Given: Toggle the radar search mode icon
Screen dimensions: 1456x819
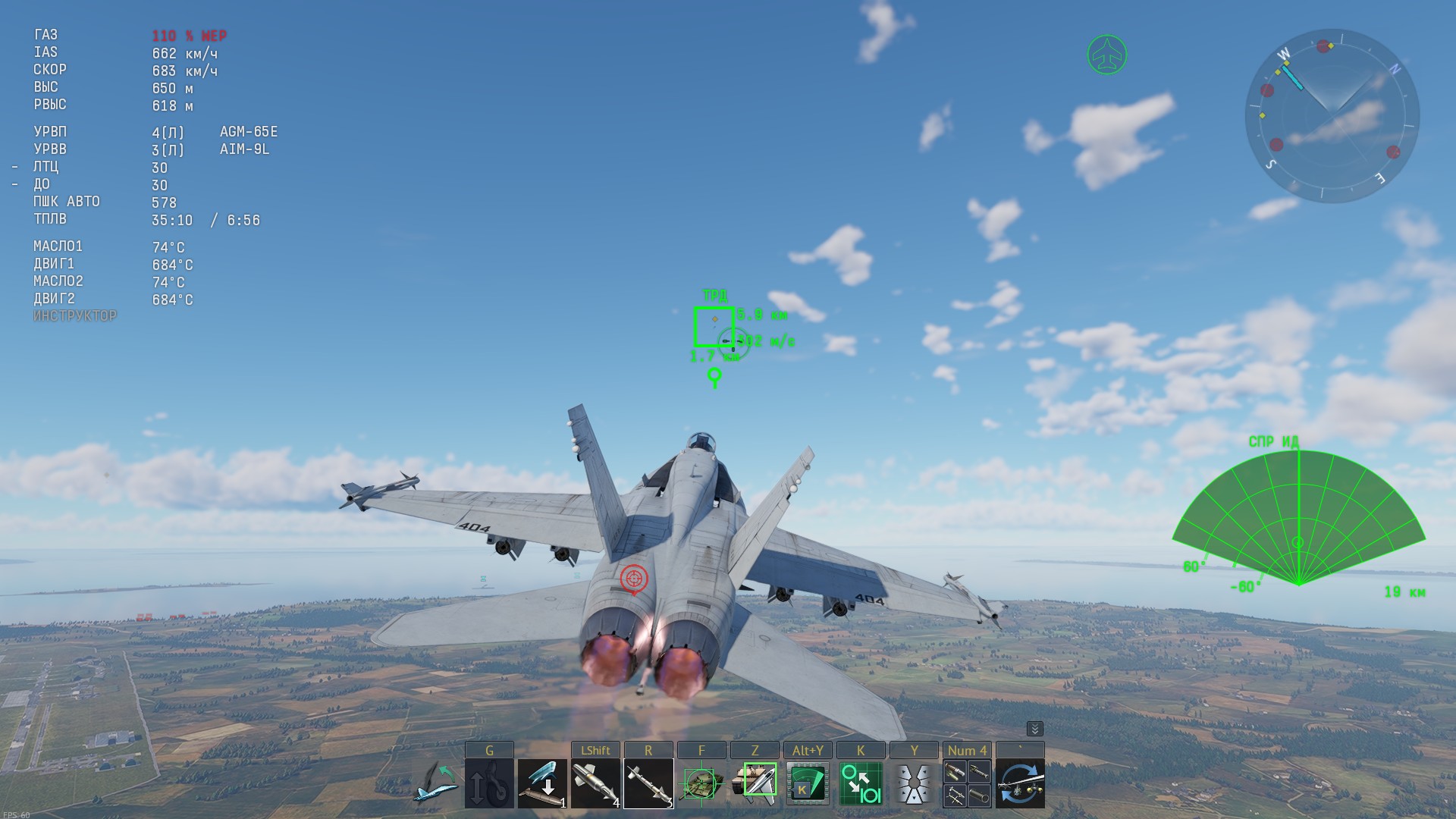Looking at the screenshot, I should tap(808, 784).
